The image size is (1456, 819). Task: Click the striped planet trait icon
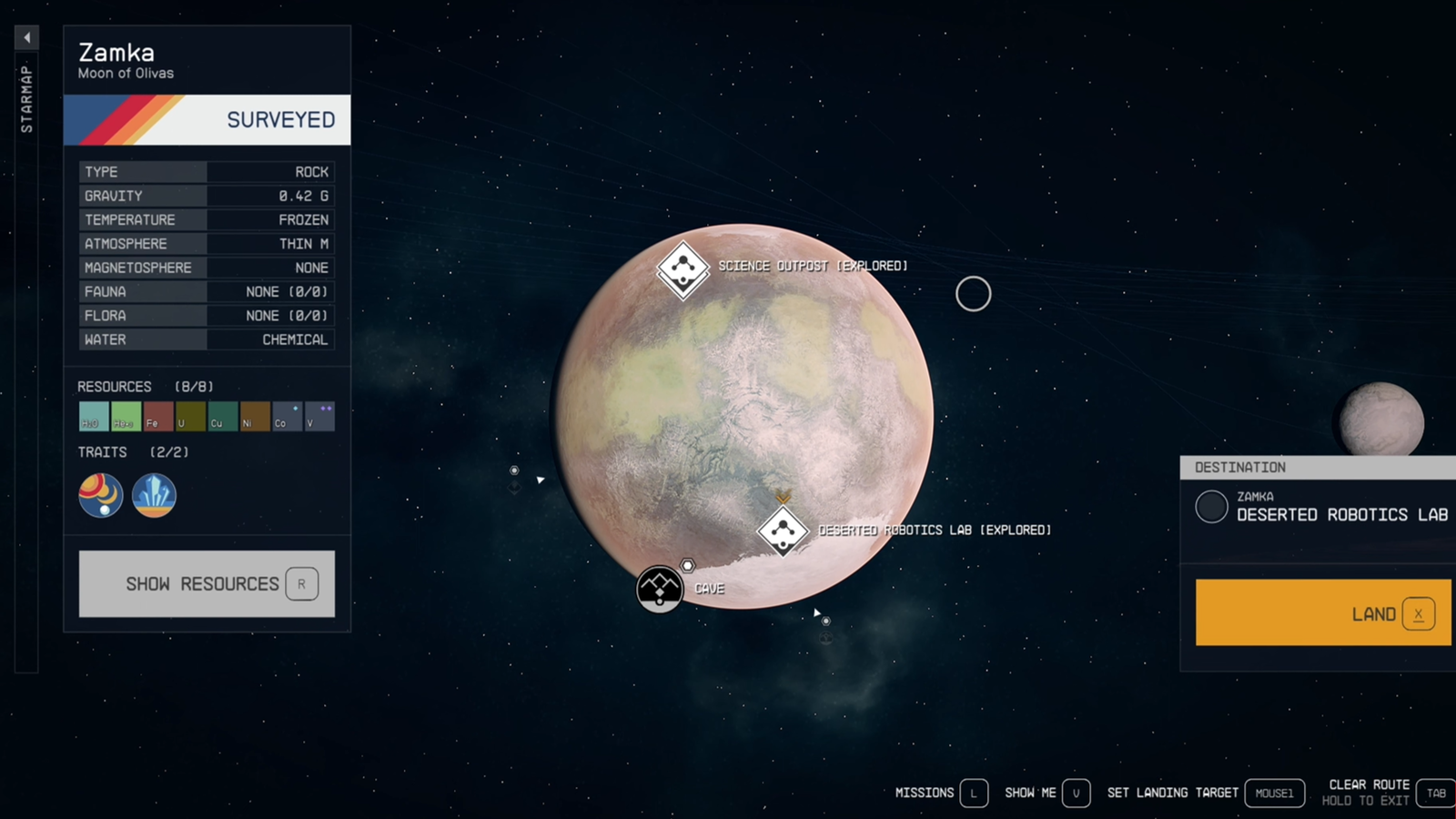[100, 495]
